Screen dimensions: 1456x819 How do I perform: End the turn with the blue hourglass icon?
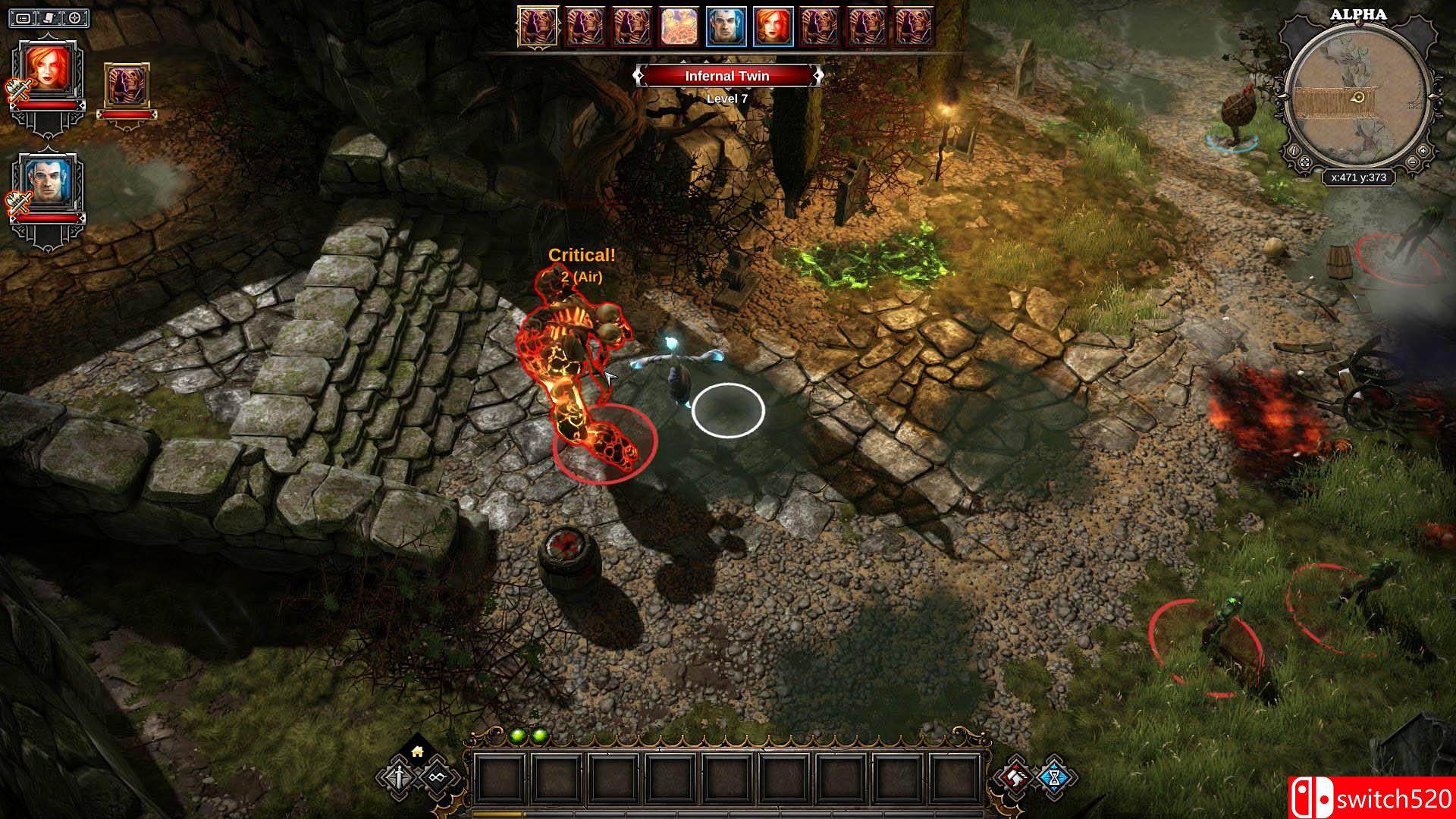point(1055,777)
